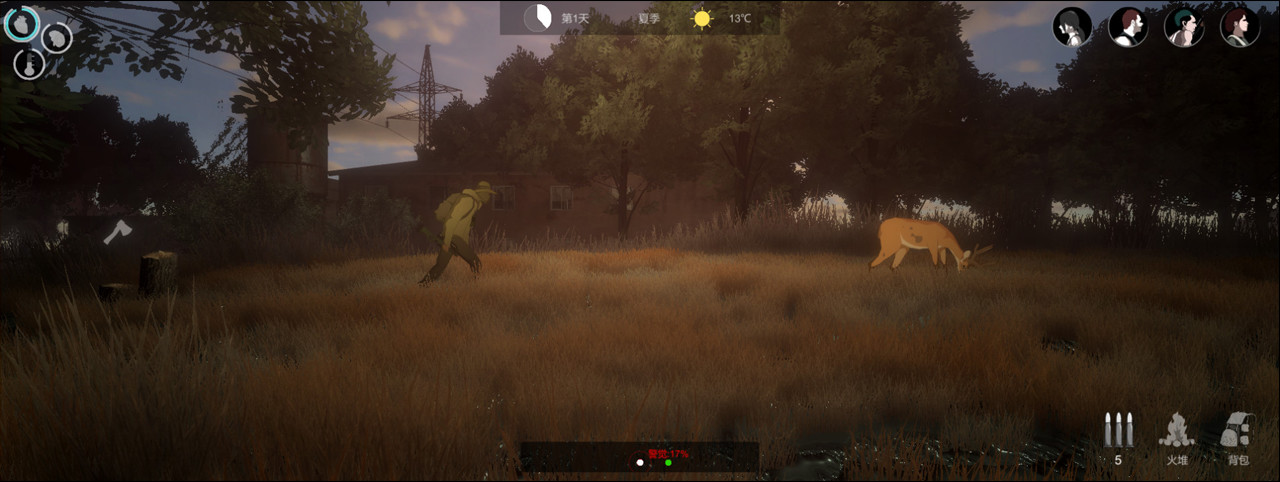Click the axe marker above the stump

(x=116, y=232)
